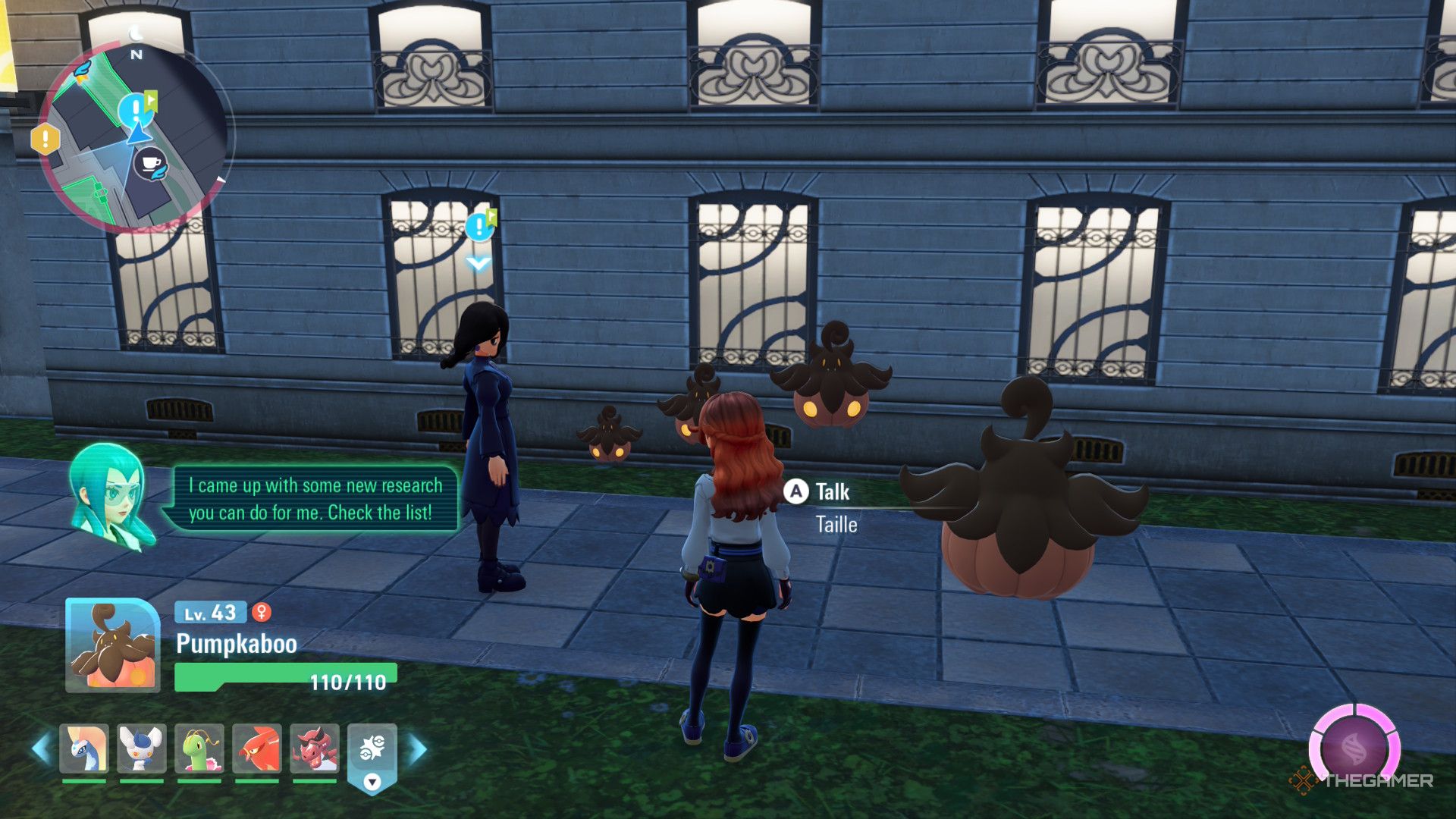Screen dimensions: 1456x819
Task: Click the café cup marker on the minimap
Action: 150,163
